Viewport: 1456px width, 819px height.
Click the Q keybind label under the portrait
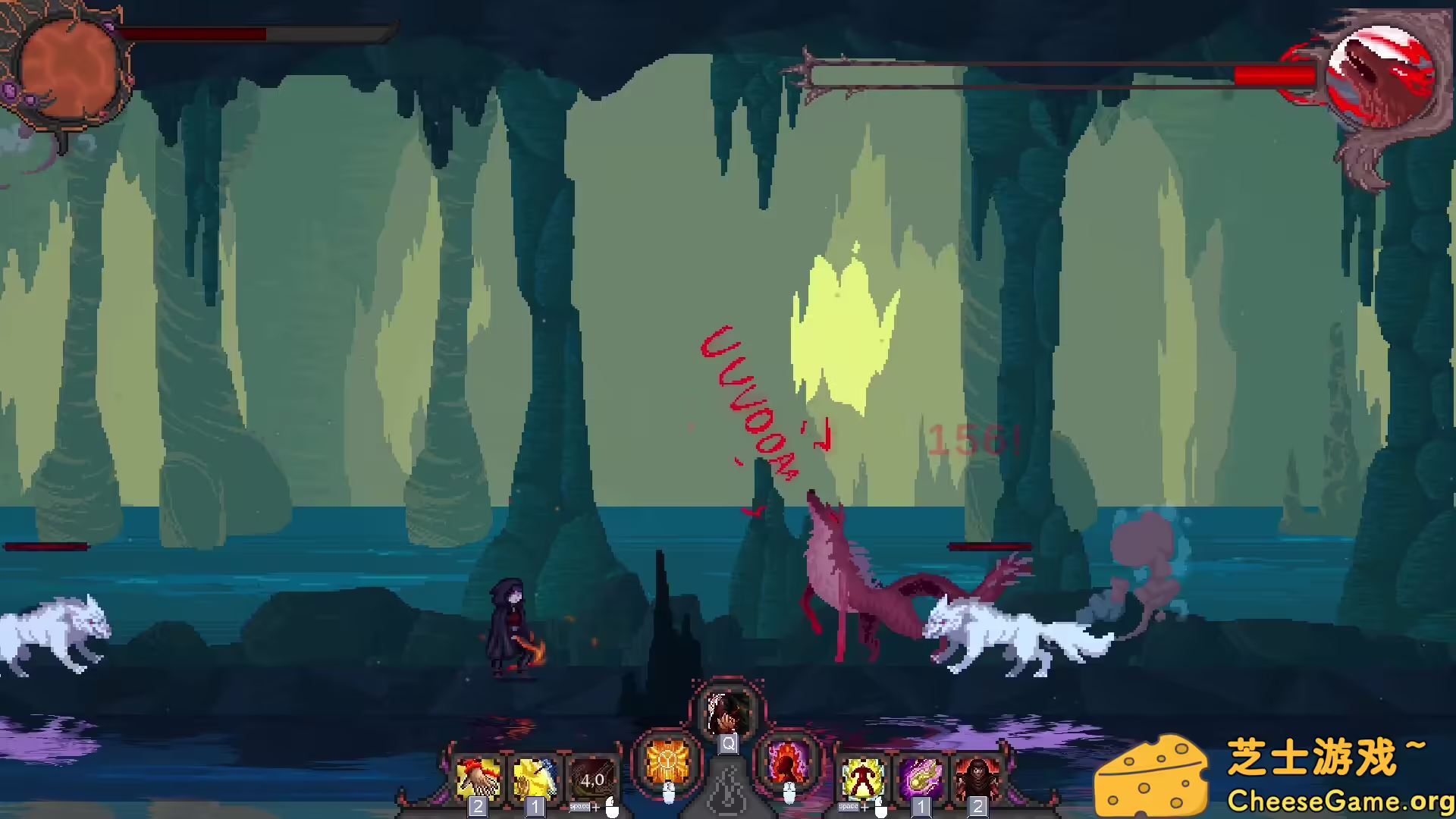726,745
